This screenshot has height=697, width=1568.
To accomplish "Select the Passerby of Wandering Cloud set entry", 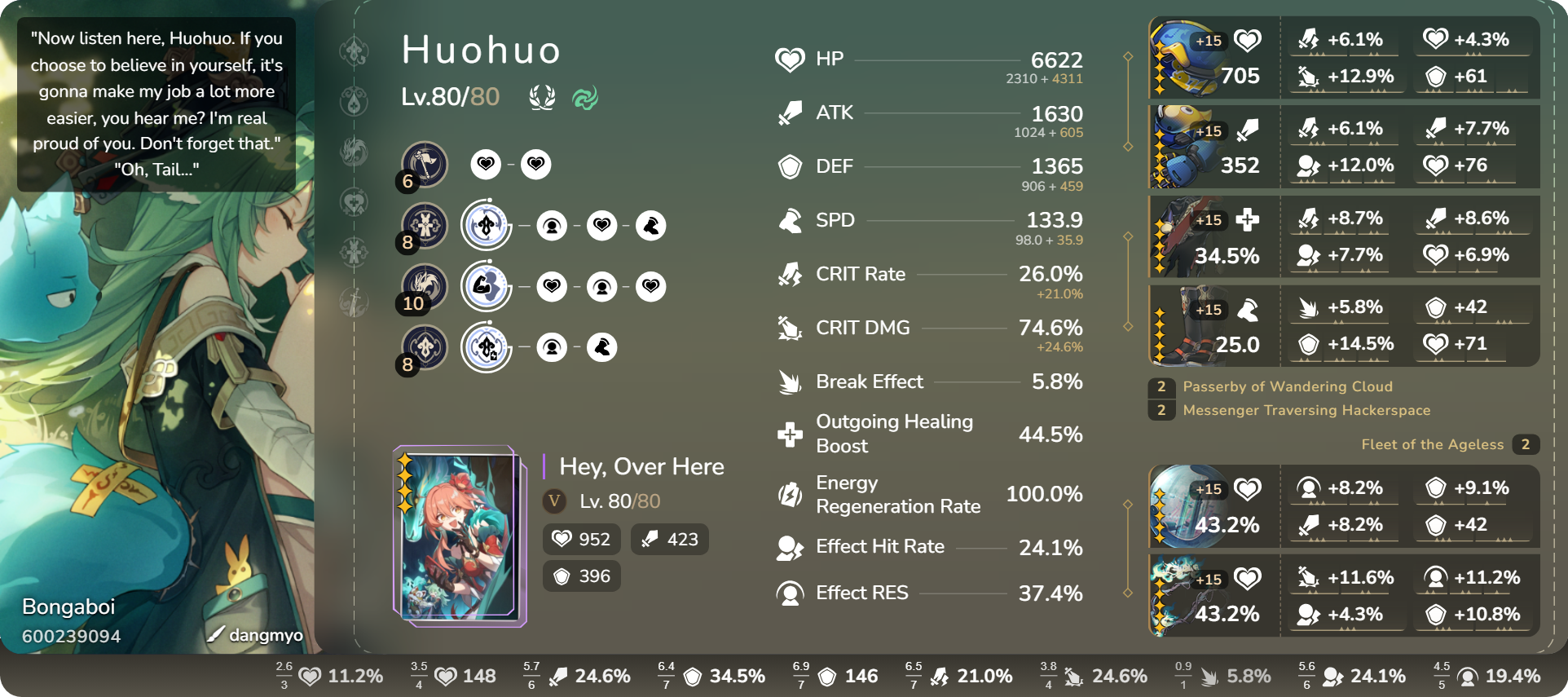I will [x=1288, y=386].
